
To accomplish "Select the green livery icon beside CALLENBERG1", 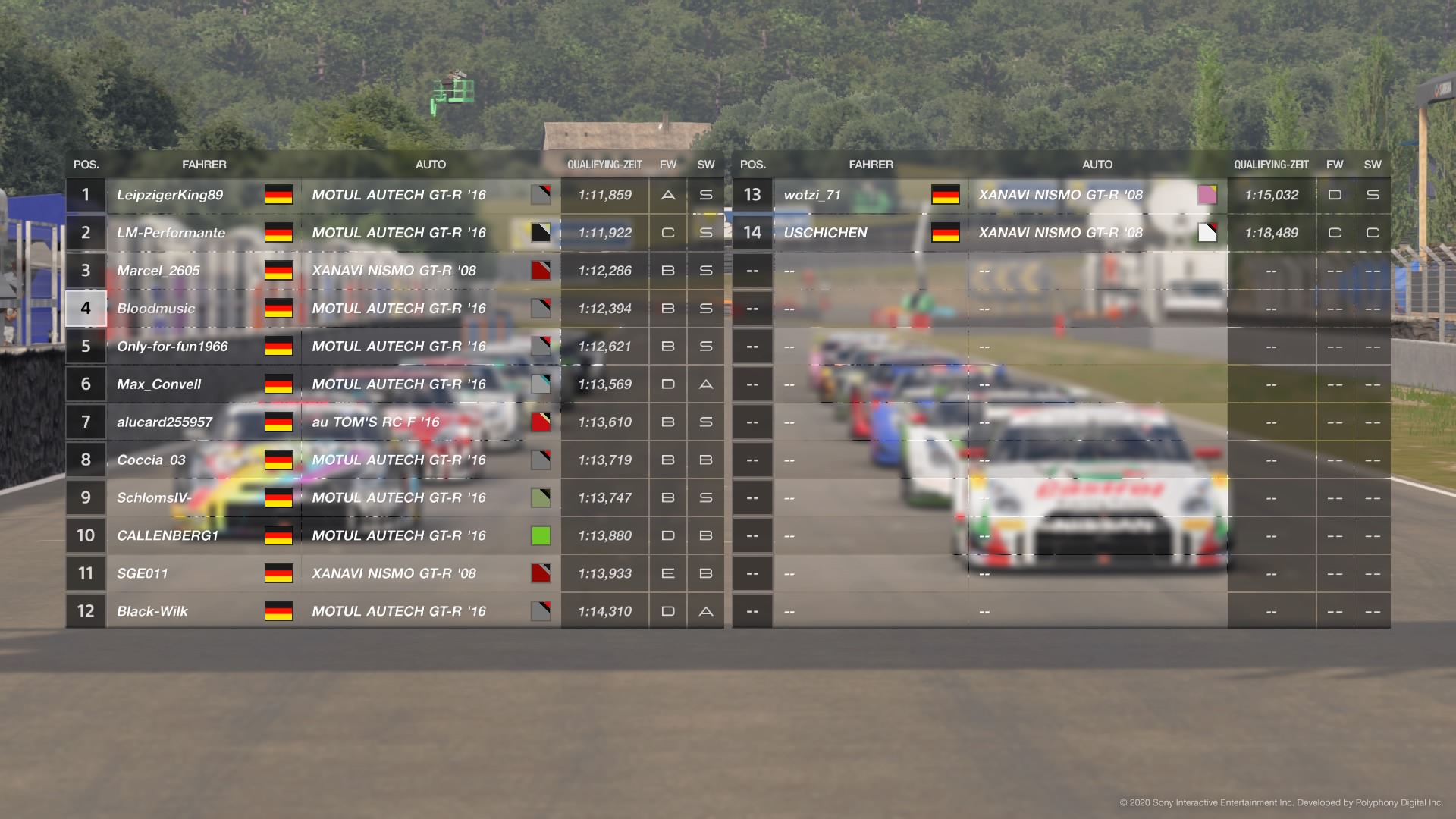I will (x=541, y=535).
